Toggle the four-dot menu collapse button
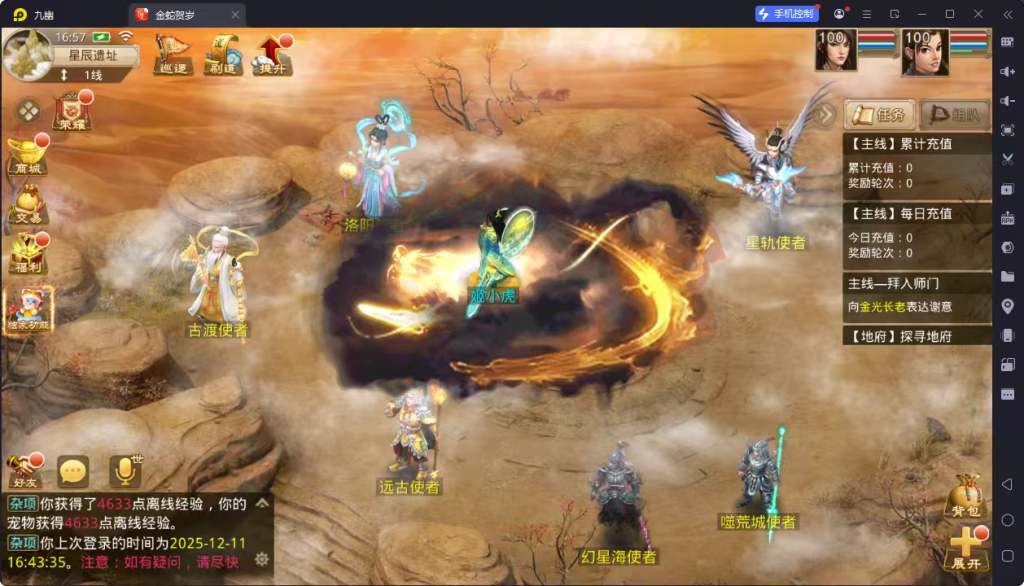Viewport: 1024px width, 586px height. (29, 110)
